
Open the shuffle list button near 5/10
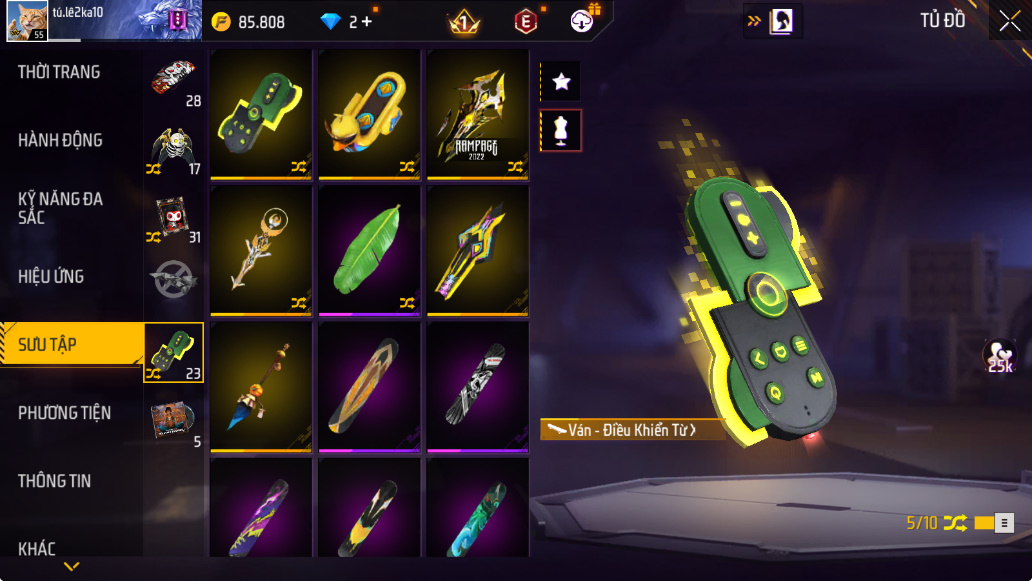pos(1005,522)
